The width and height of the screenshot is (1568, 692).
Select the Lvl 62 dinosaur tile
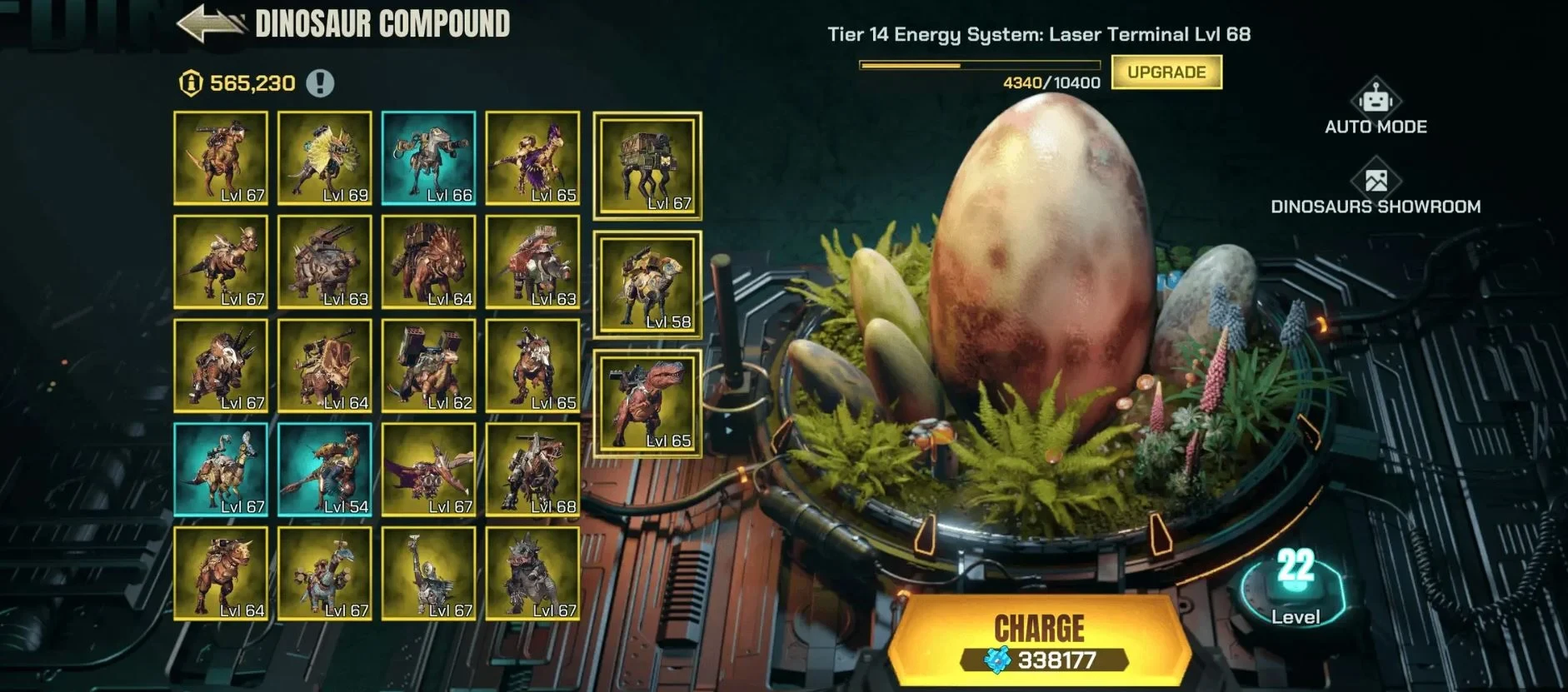tap(429, 366)
